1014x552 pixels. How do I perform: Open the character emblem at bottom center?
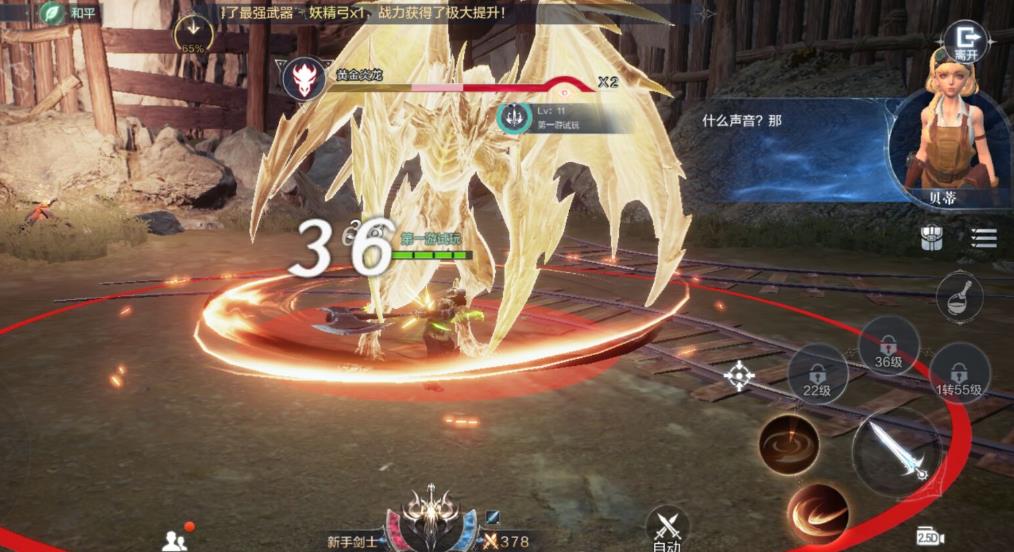click(430, 515)
